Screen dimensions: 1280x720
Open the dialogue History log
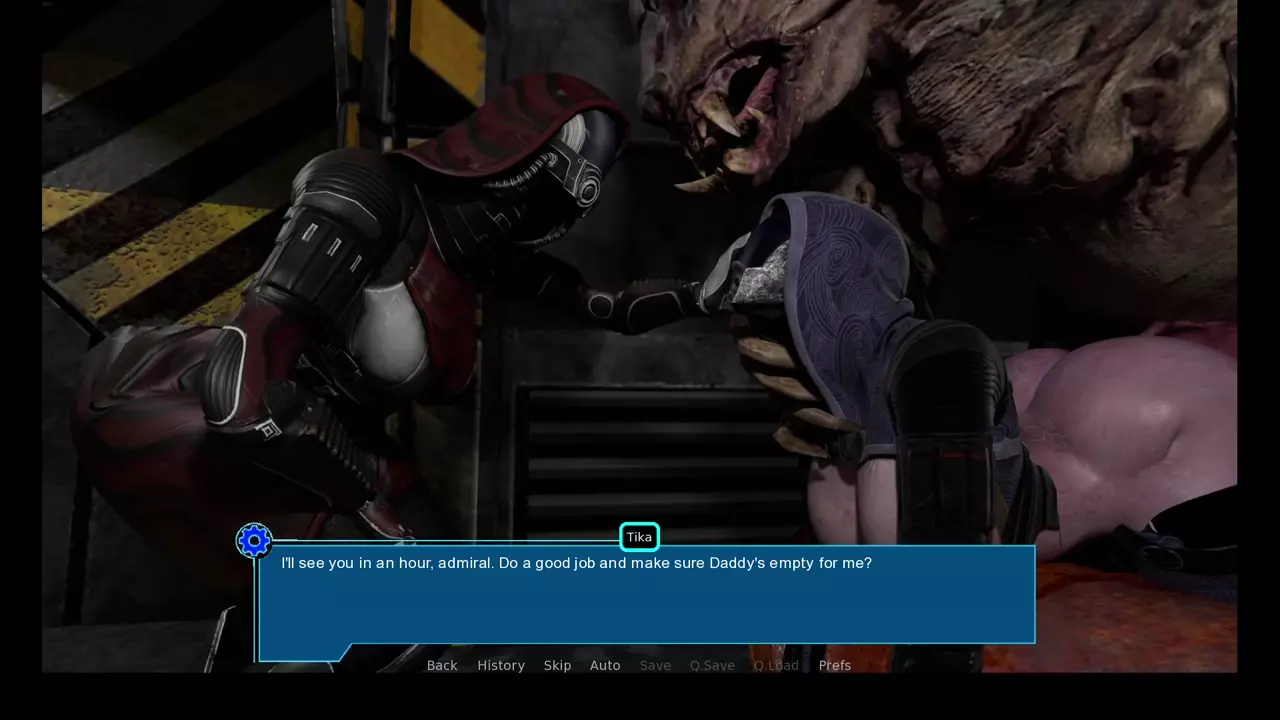[x=501, y=665]
